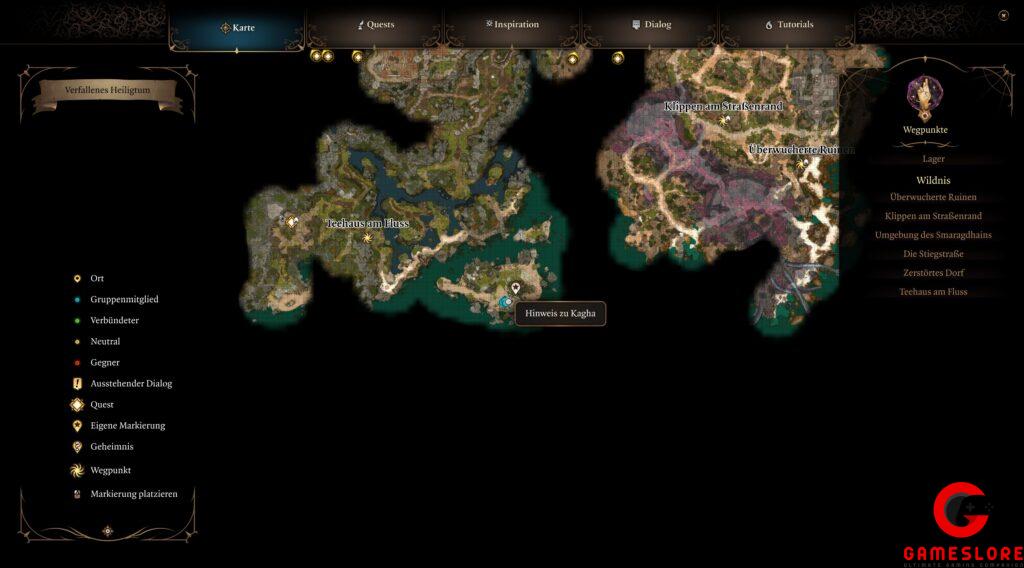Show the Tutorials tab
This screenshot has height=568, width=1024.
(x=789, y=24)
